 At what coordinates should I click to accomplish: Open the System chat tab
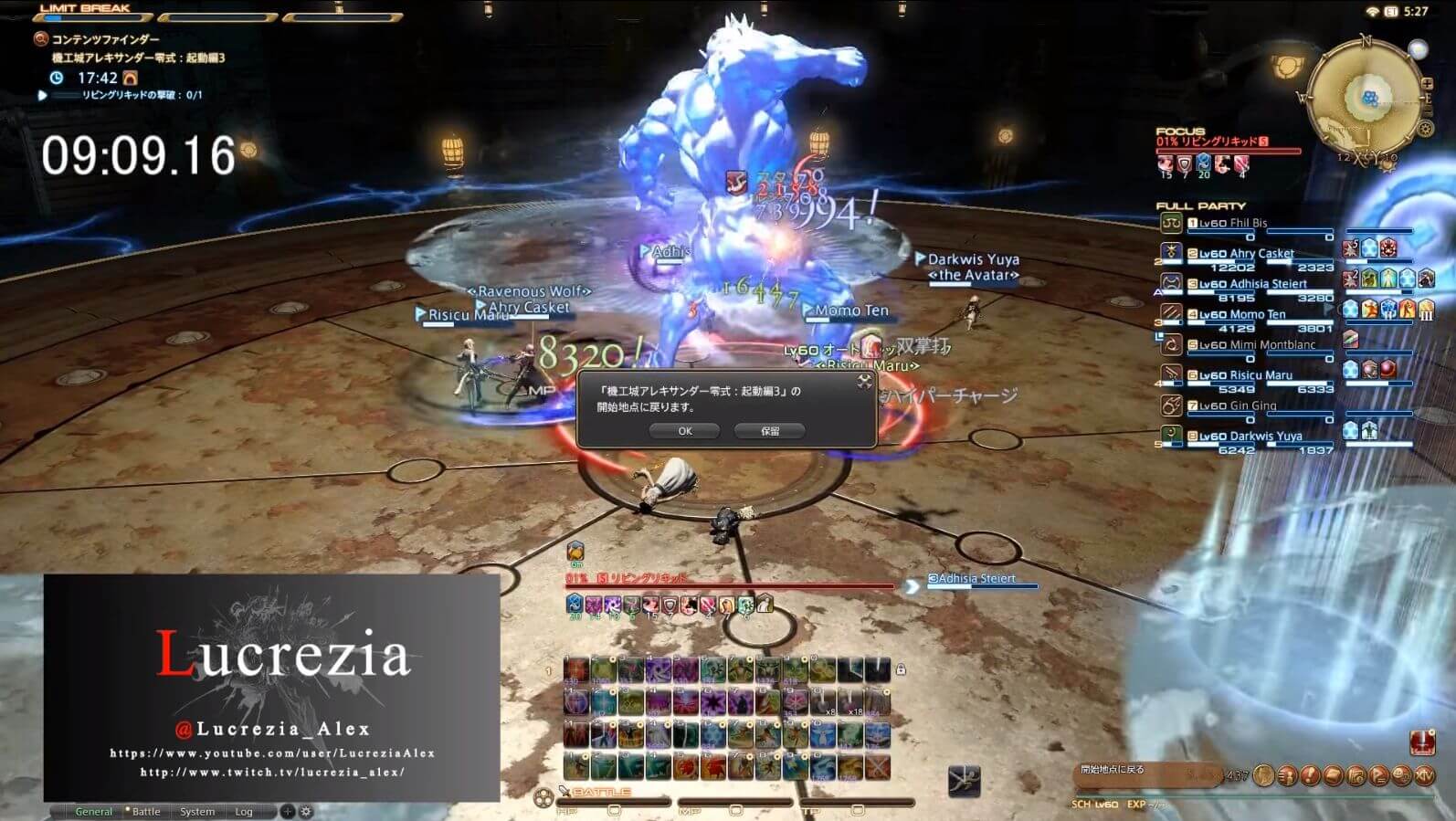(x=197, y=811)
